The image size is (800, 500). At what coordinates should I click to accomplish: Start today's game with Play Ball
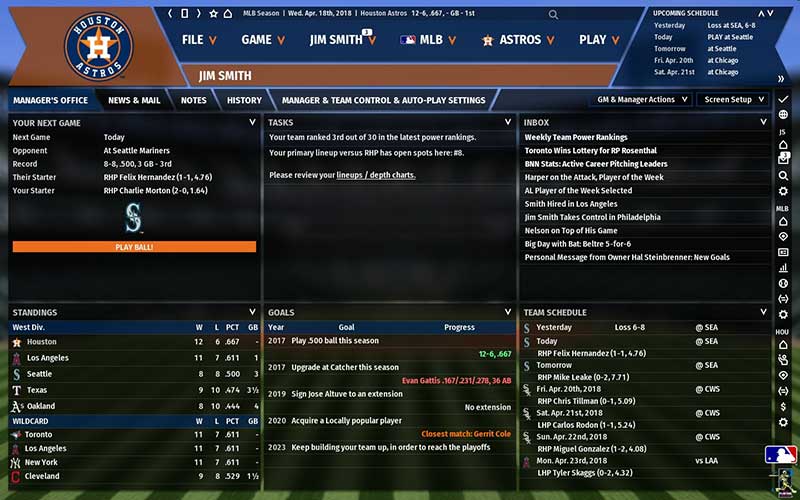pyautogui.click(x=134, y=246)
